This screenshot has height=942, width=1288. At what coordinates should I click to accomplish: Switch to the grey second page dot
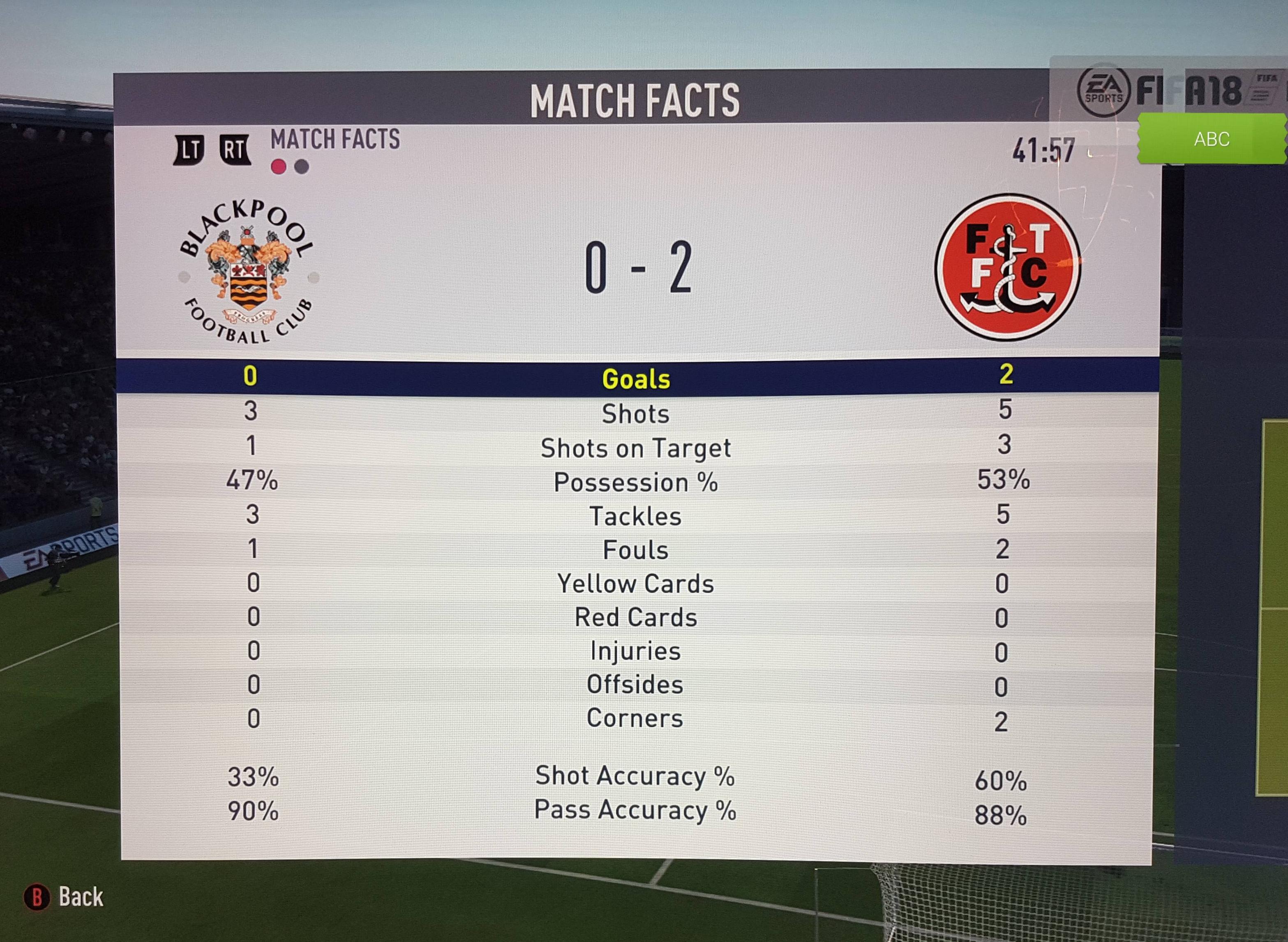point(302,166)
